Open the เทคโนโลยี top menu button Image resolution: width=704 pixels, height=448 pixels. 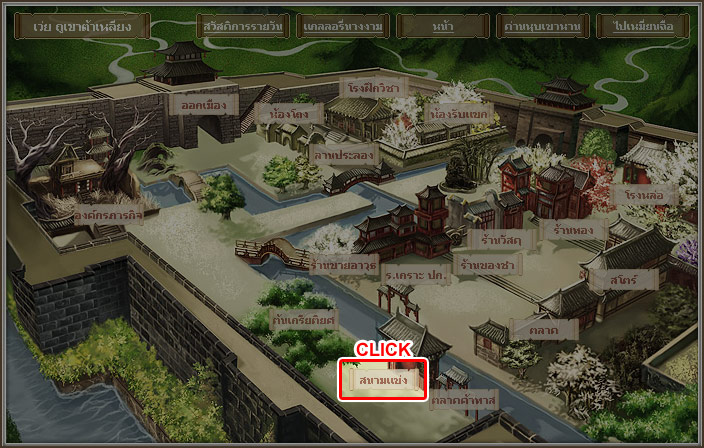pos(343,26)
